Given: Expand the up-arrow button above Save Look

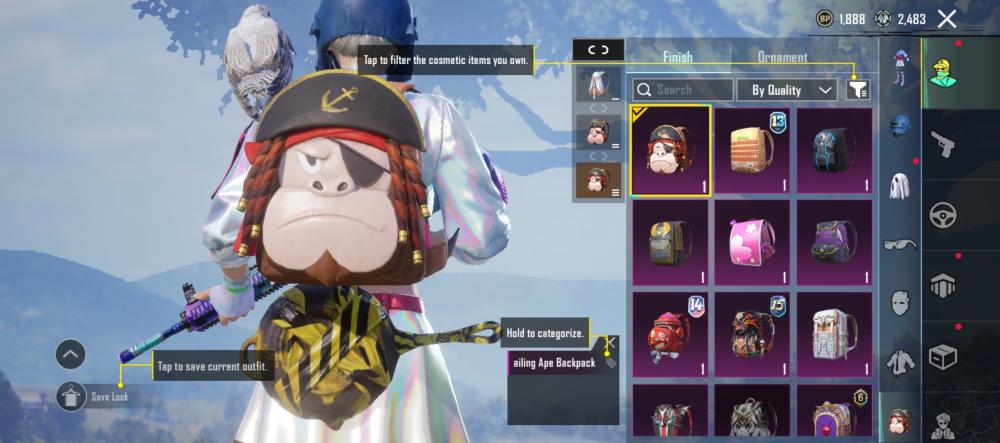Looking at the screenshot, I should 70,354.
